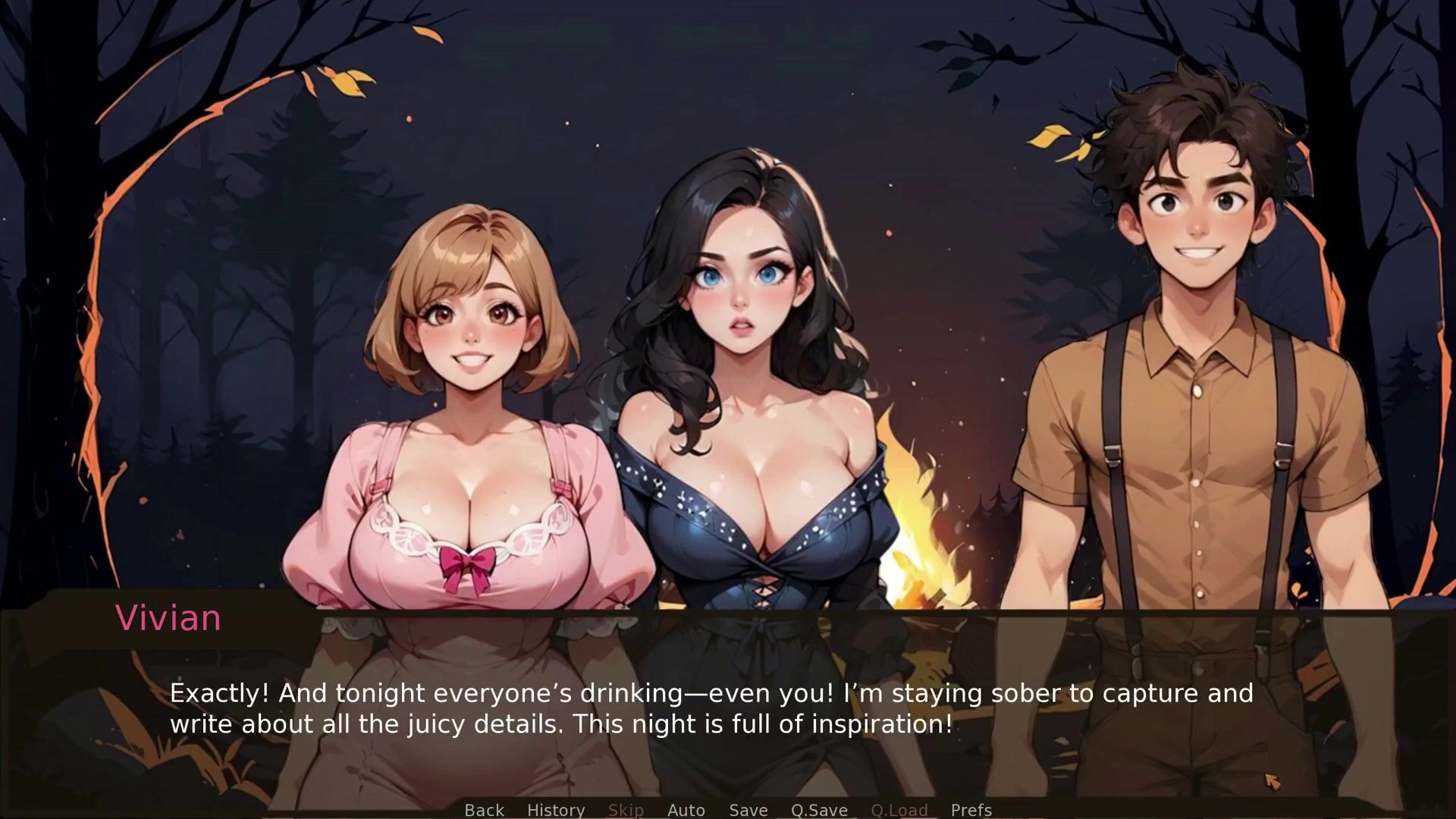Advance Vivian's dialogue text box
Viewport: 1456px width, 819px height.
tap(711, 708)
